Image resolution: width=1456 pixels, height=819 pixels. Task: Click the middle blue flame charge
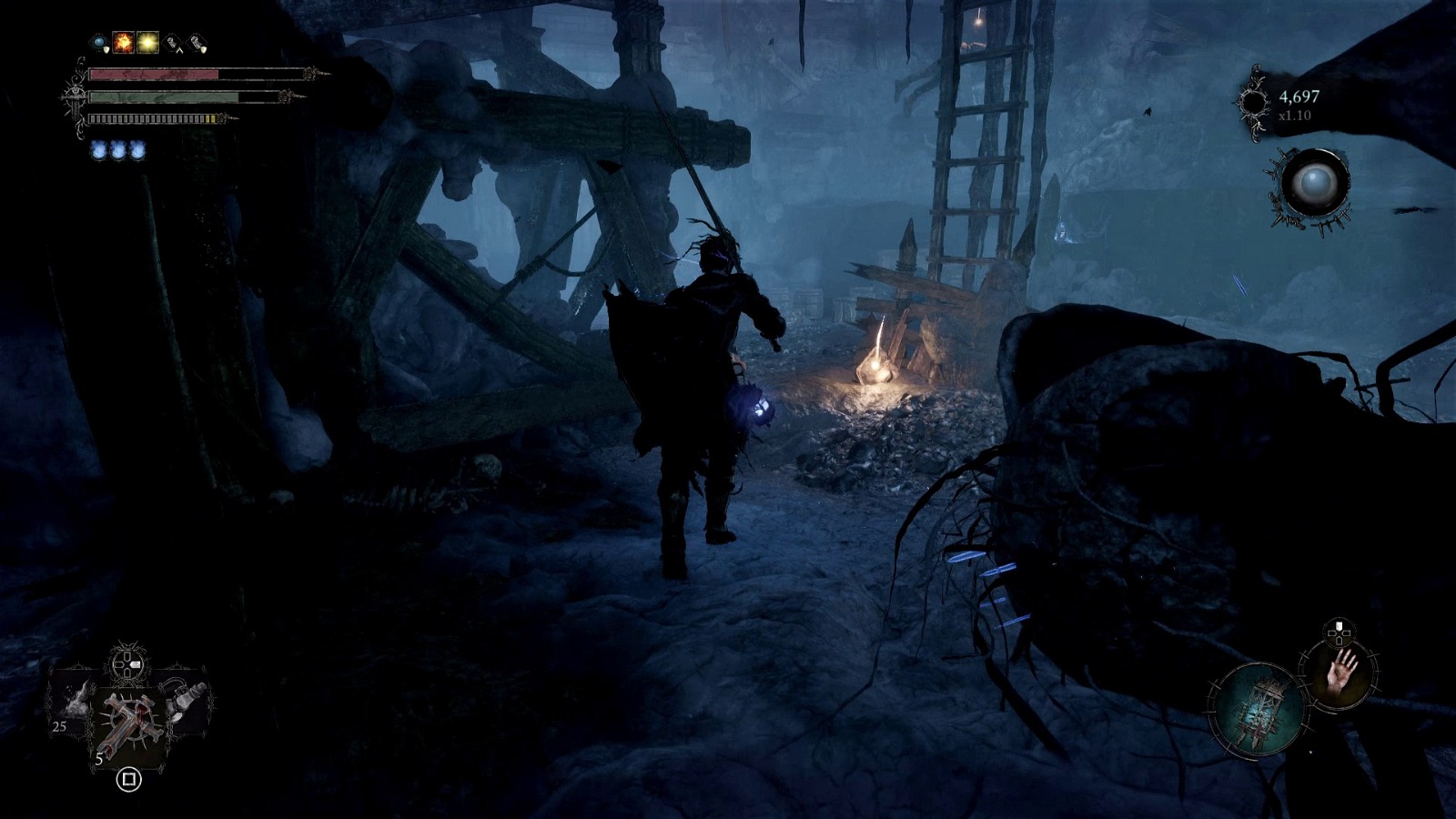click(x=118, y=151)
